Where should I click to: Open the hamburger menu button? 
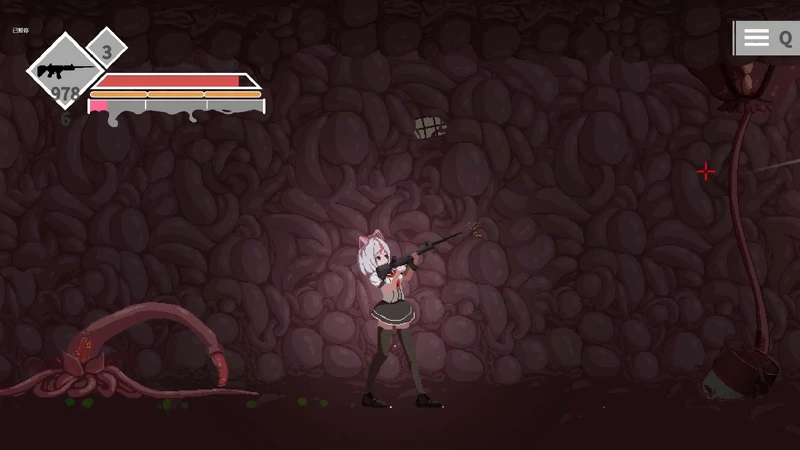[x=757, y=38]
